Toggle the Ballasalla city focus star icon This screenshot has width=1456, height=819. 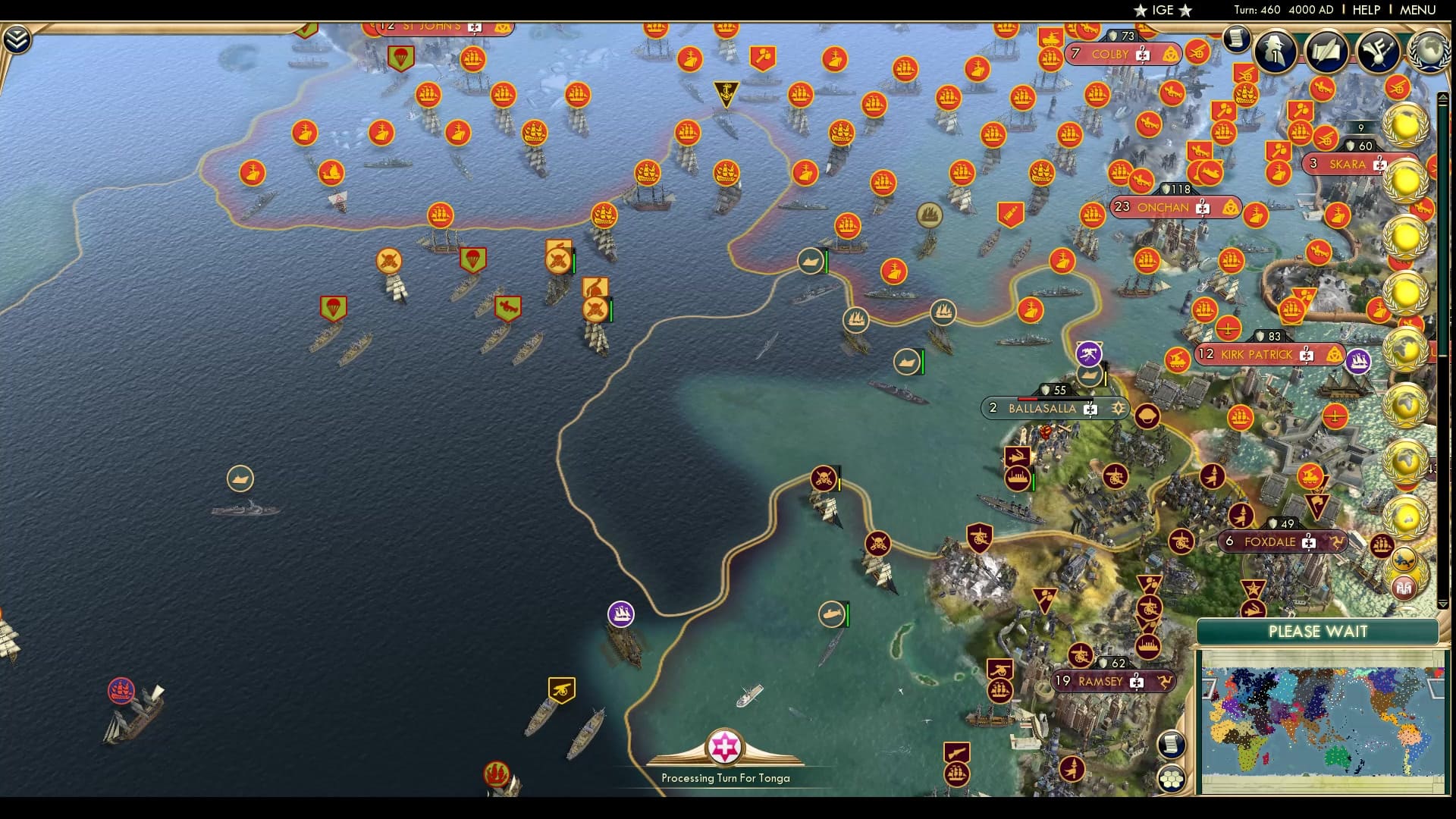[x=1117, y=408]
